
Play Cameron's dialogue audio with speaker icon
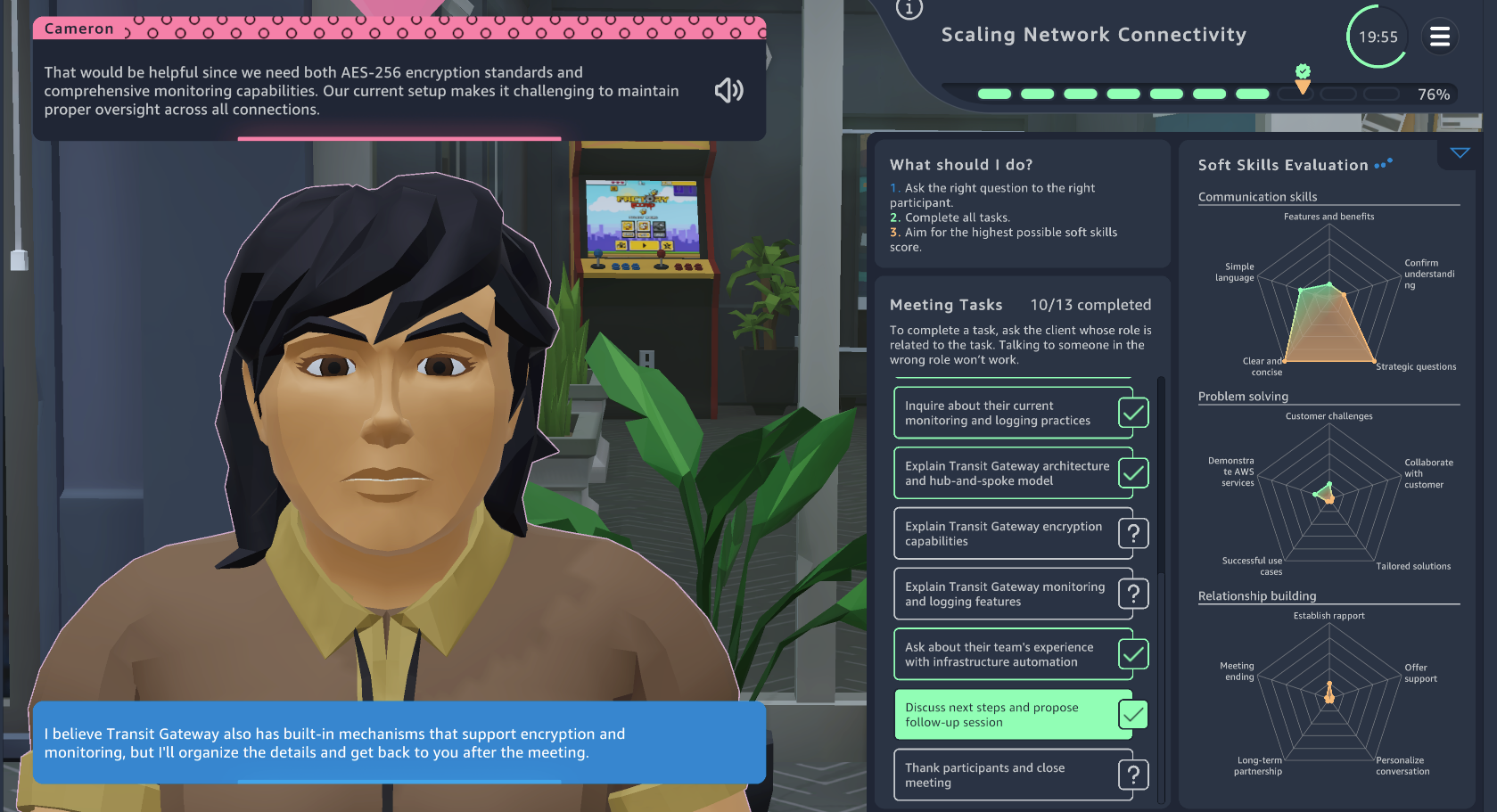coord(728,90)
